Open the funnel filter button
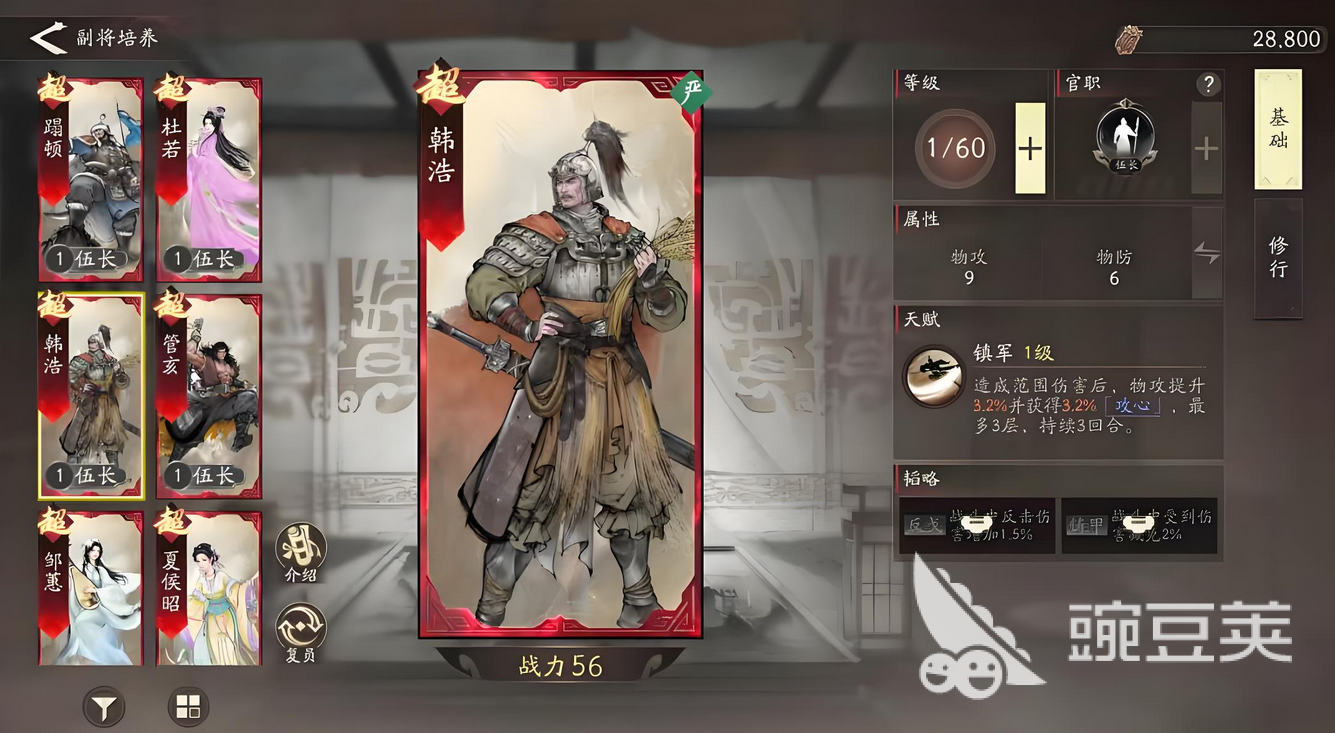The width and height of the screenshot is (1335, 733). click(103, 707)
